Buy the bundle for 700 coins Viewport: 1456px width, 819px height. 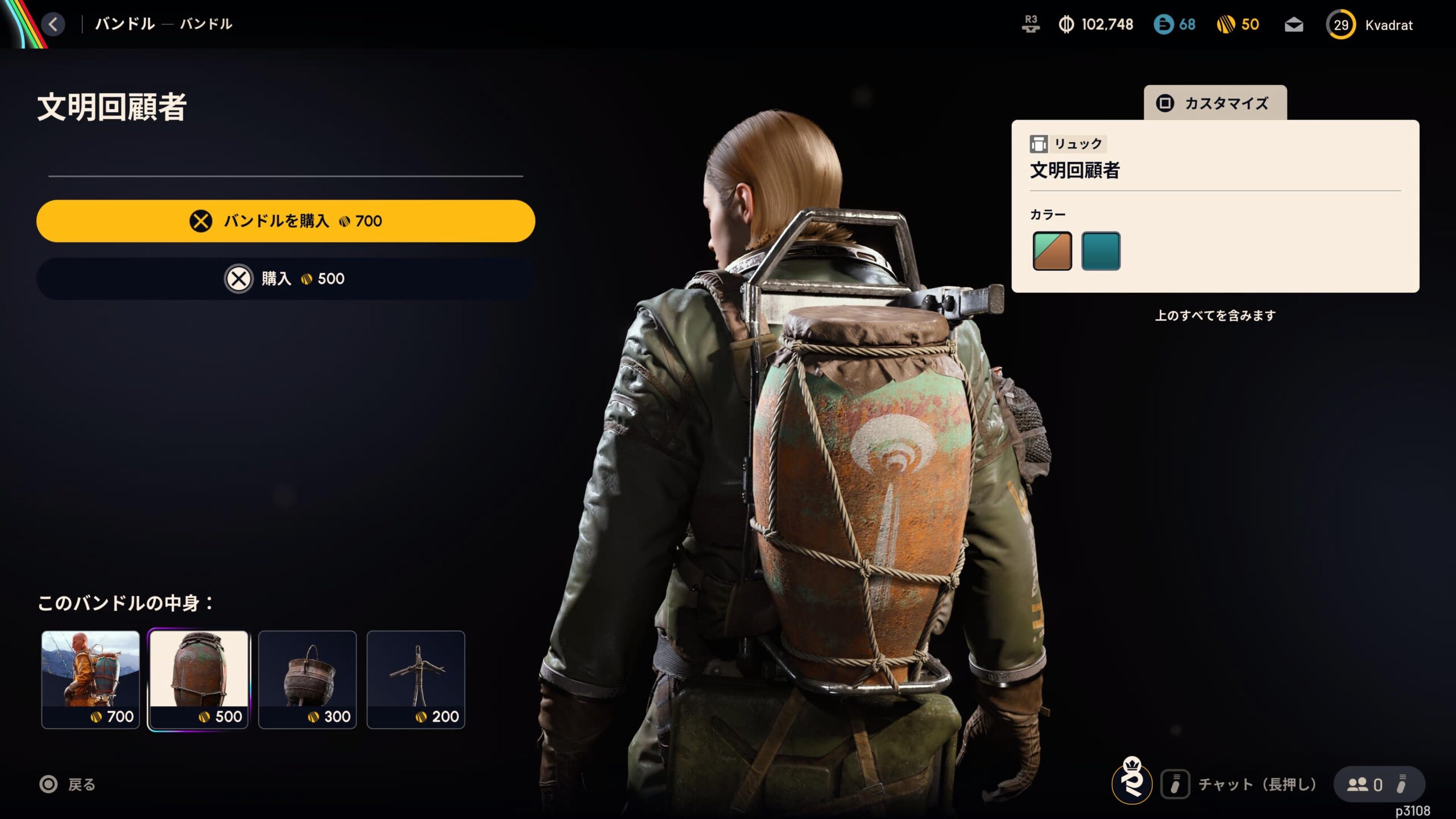coord(286,221)
